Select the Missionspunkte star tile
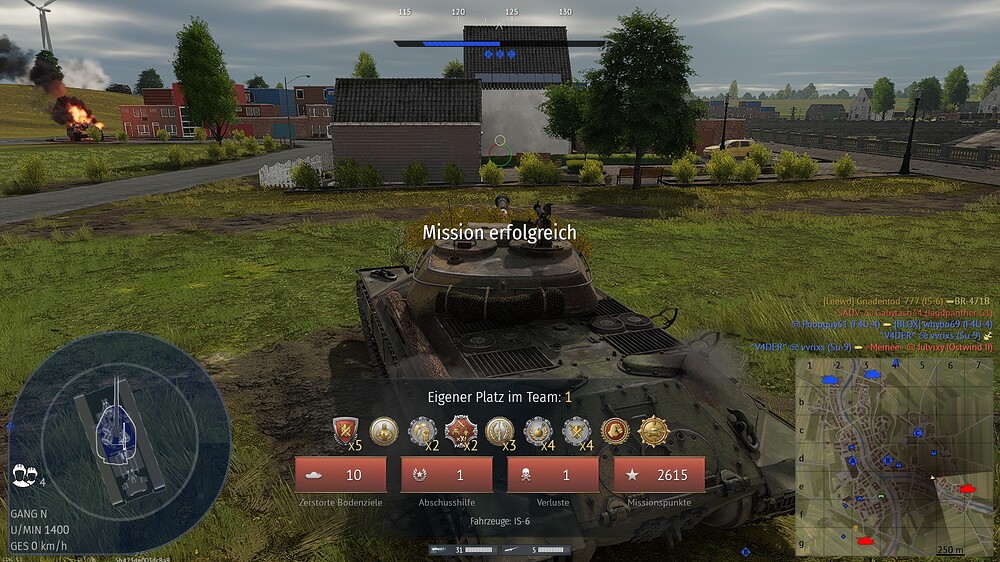This screenshot has height=562, width=1000. (x=659, y=475)
